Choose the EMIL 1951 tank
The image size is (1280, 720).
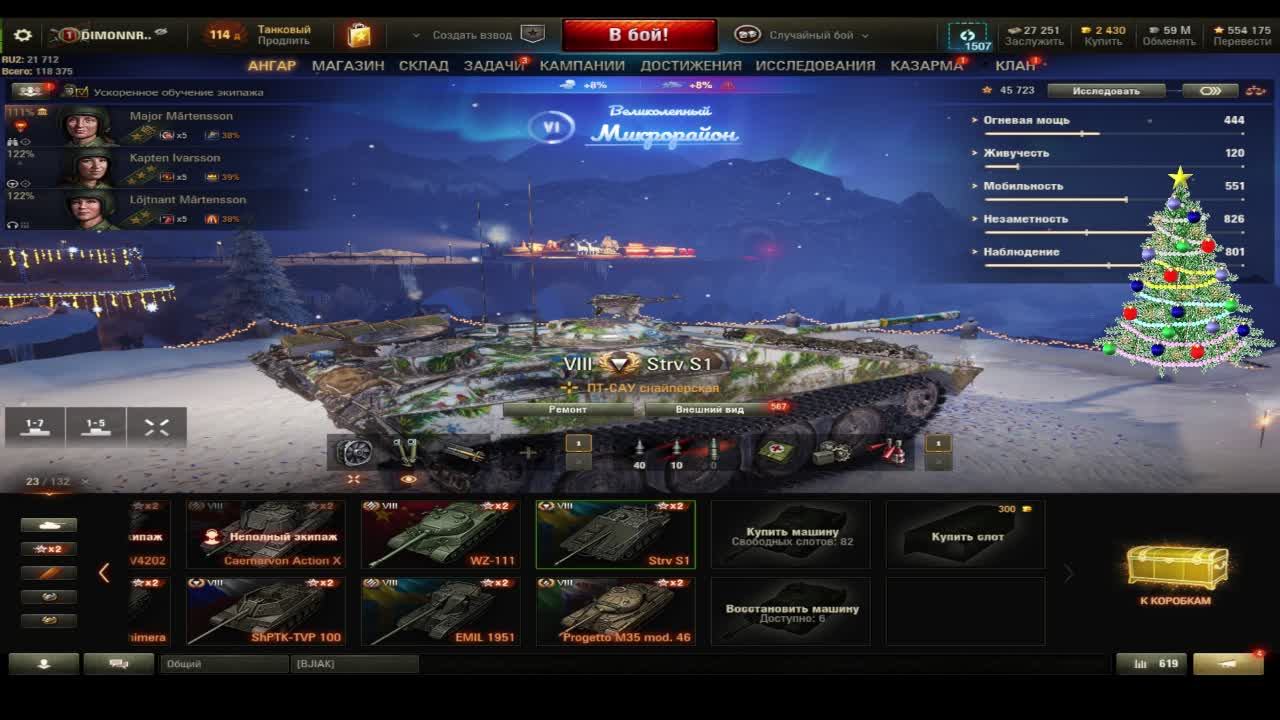pyautogui.click(x=440, y=611)
